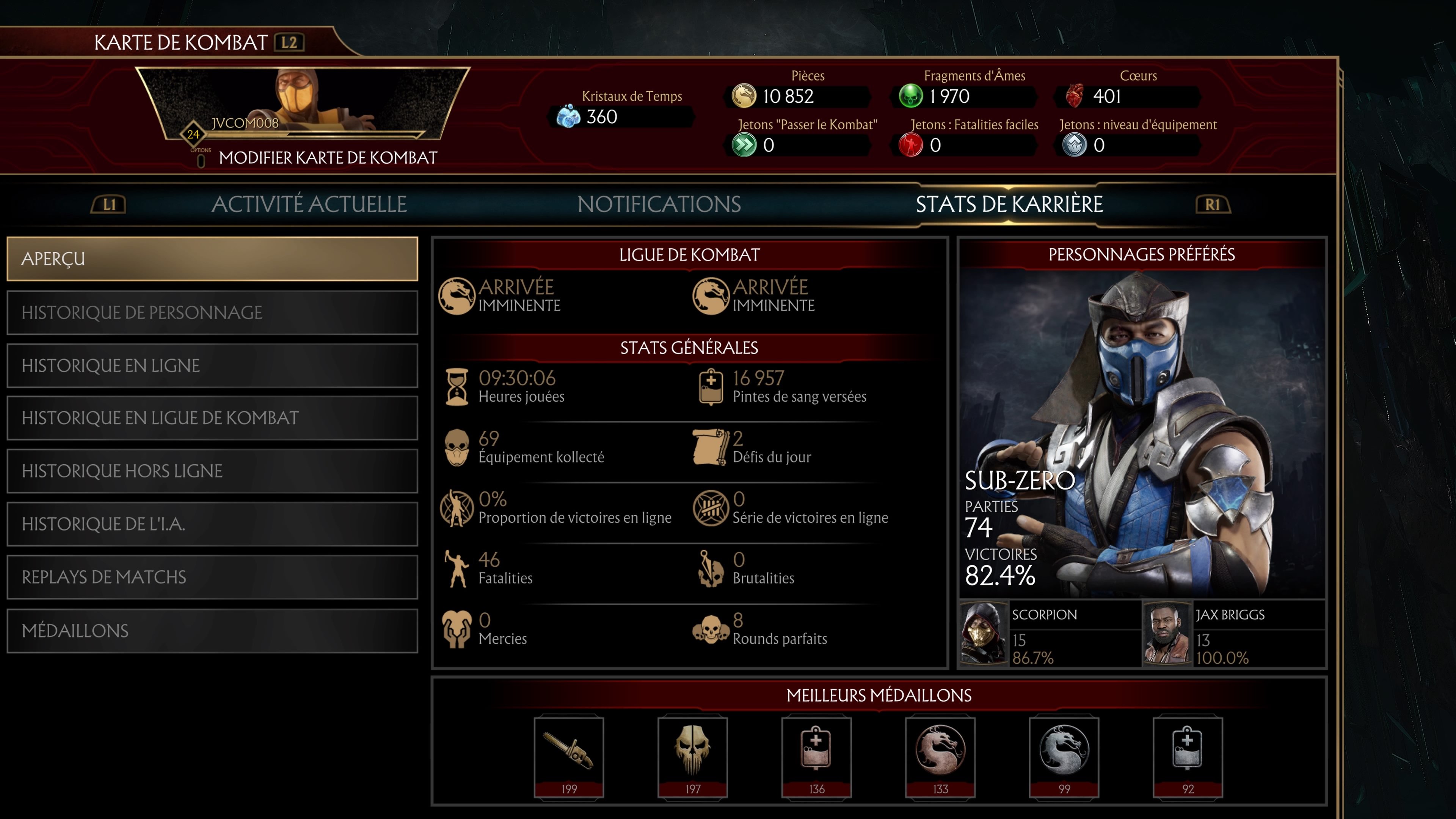Click the Rounds parfaits skulls icon
The height and width of the screenshot is (819, 1456).
(711, 629)
